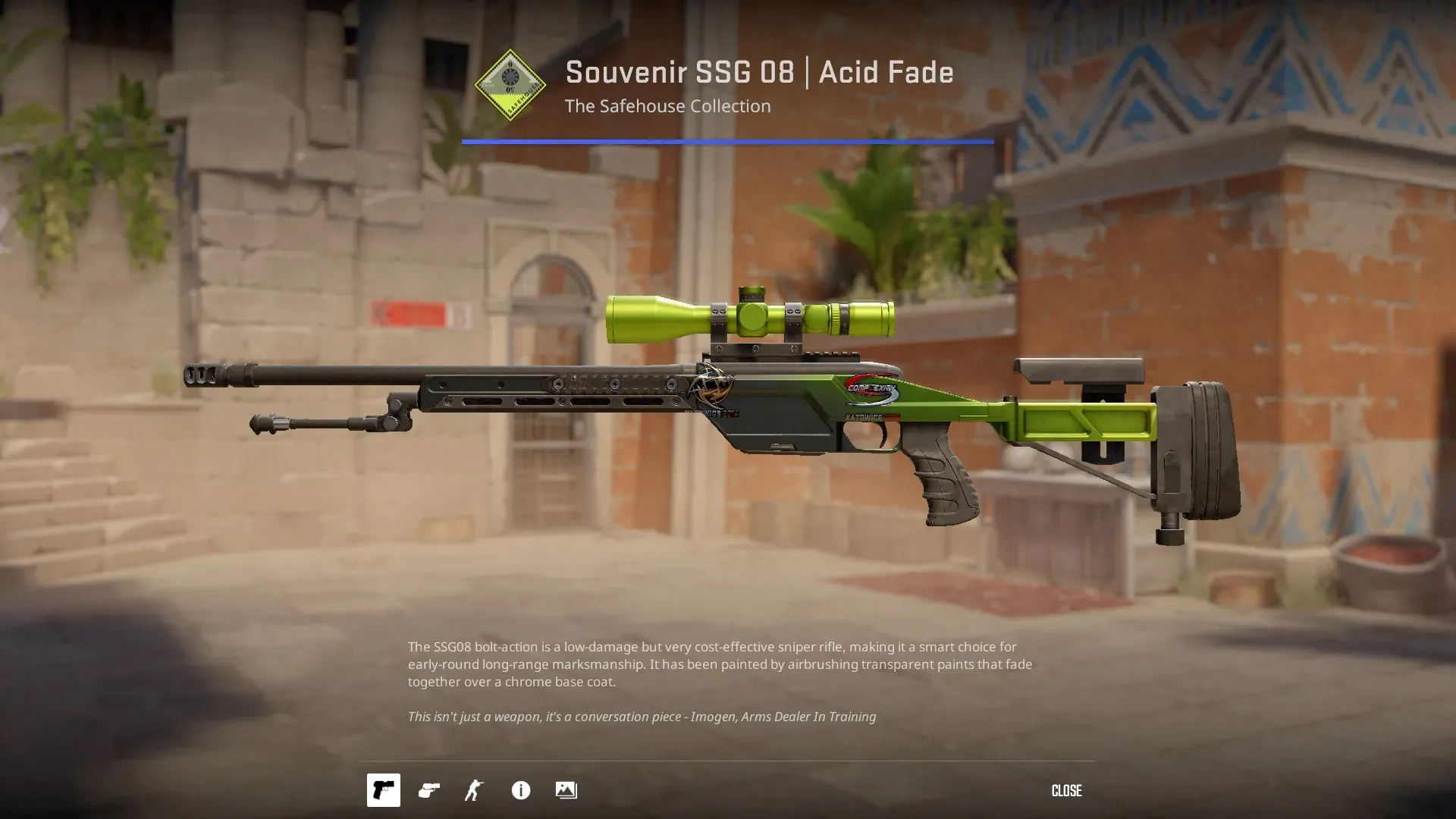Show the weapon on running character
Screen dimensions: 1456x819
pos(475,790)
